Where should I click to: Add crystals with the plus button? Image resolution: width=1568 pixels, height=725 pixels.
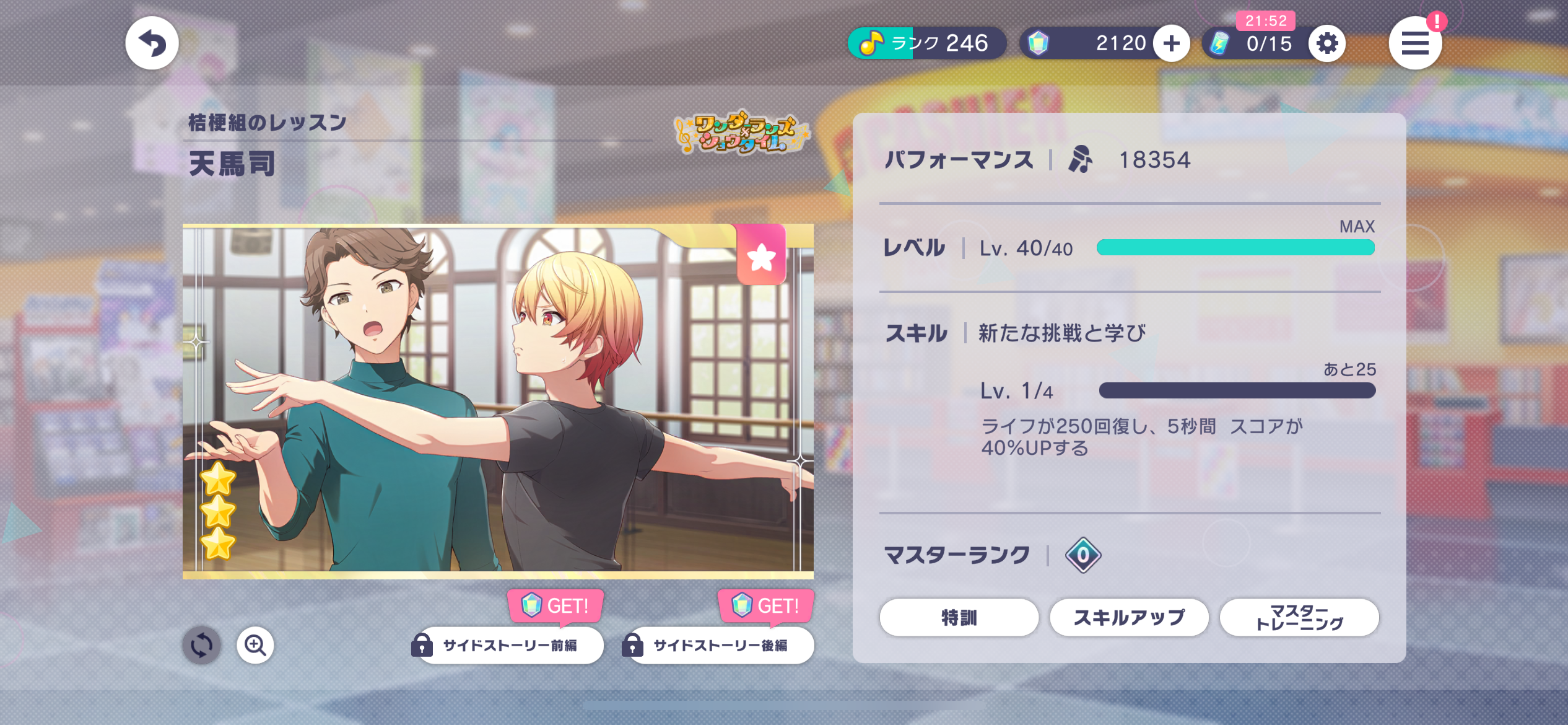coord(1171,43)
